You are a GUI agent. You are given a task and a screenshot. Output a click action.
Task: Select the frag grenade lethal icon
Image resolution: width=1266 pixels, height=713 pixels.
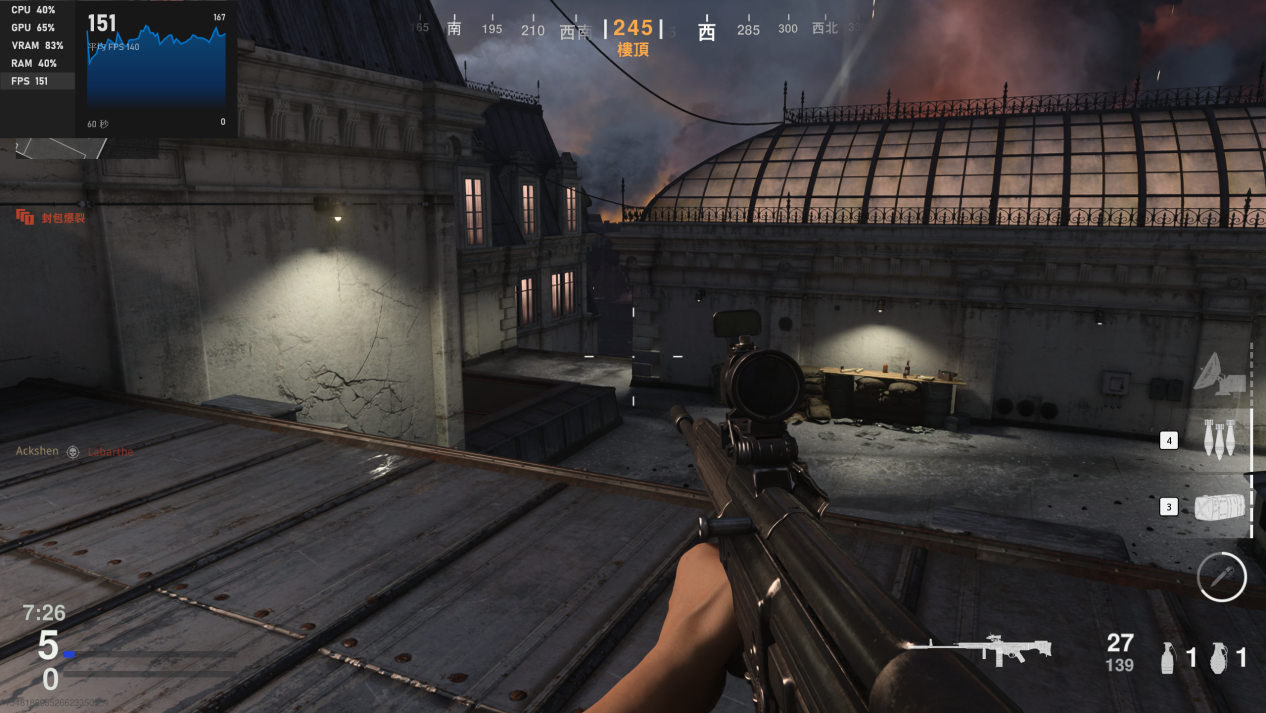click(x=1217, y=657)
